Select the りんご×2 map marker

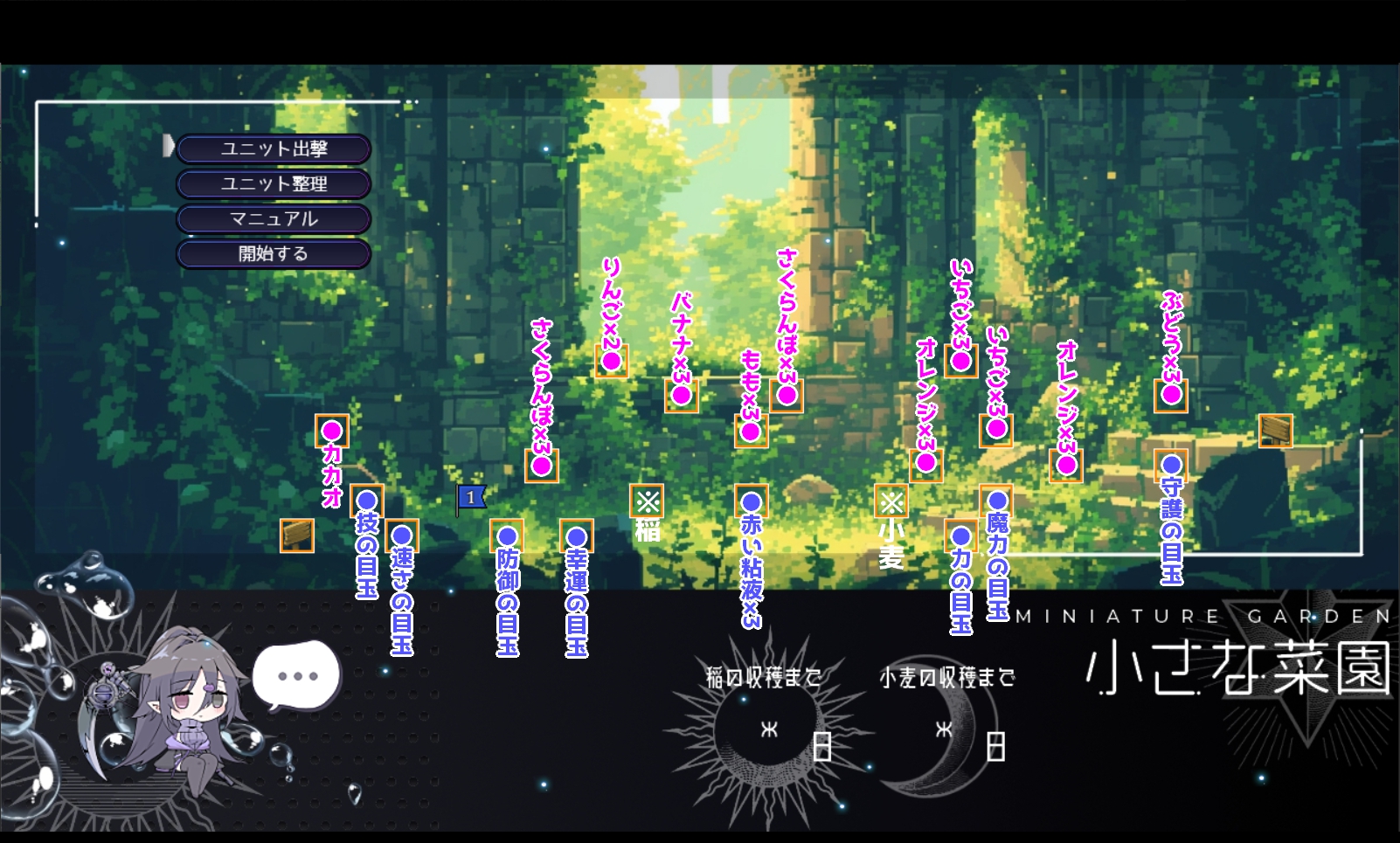coord(611,361)
